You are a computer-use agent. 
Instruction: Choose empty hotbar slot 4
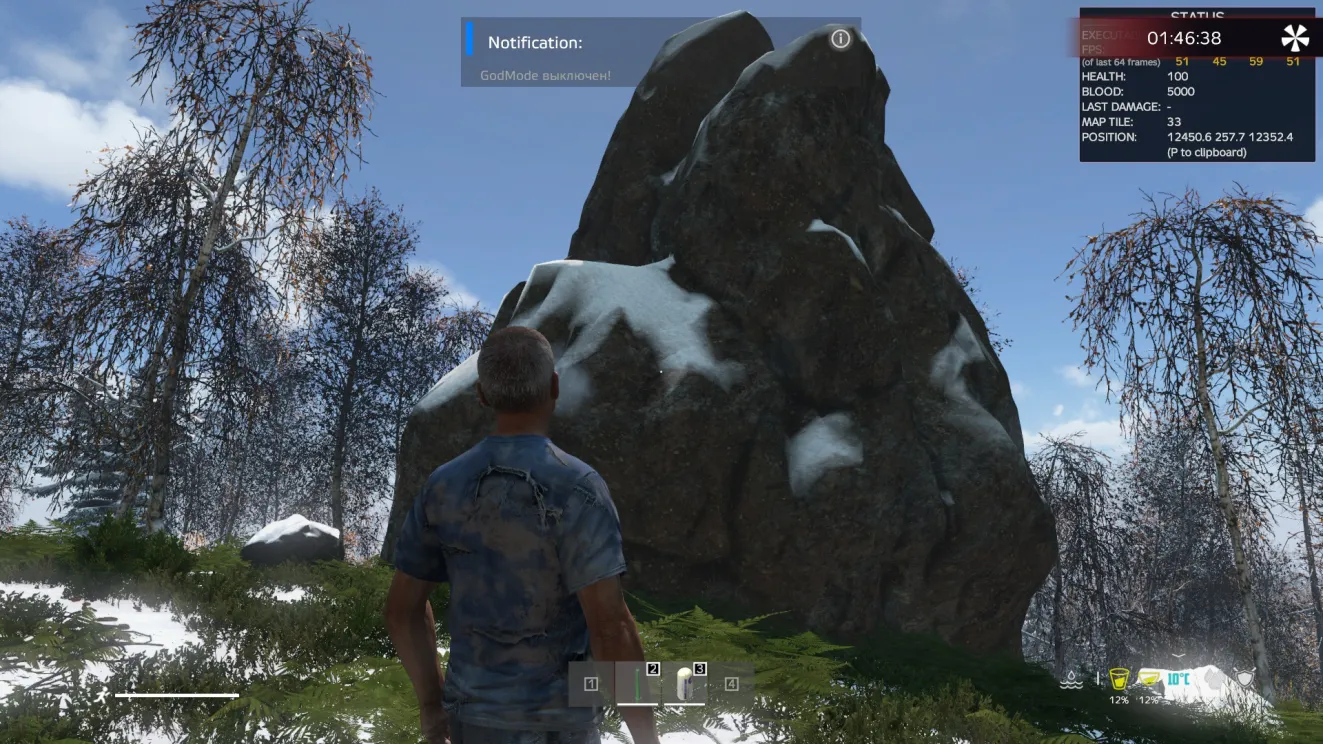[732, 684]
